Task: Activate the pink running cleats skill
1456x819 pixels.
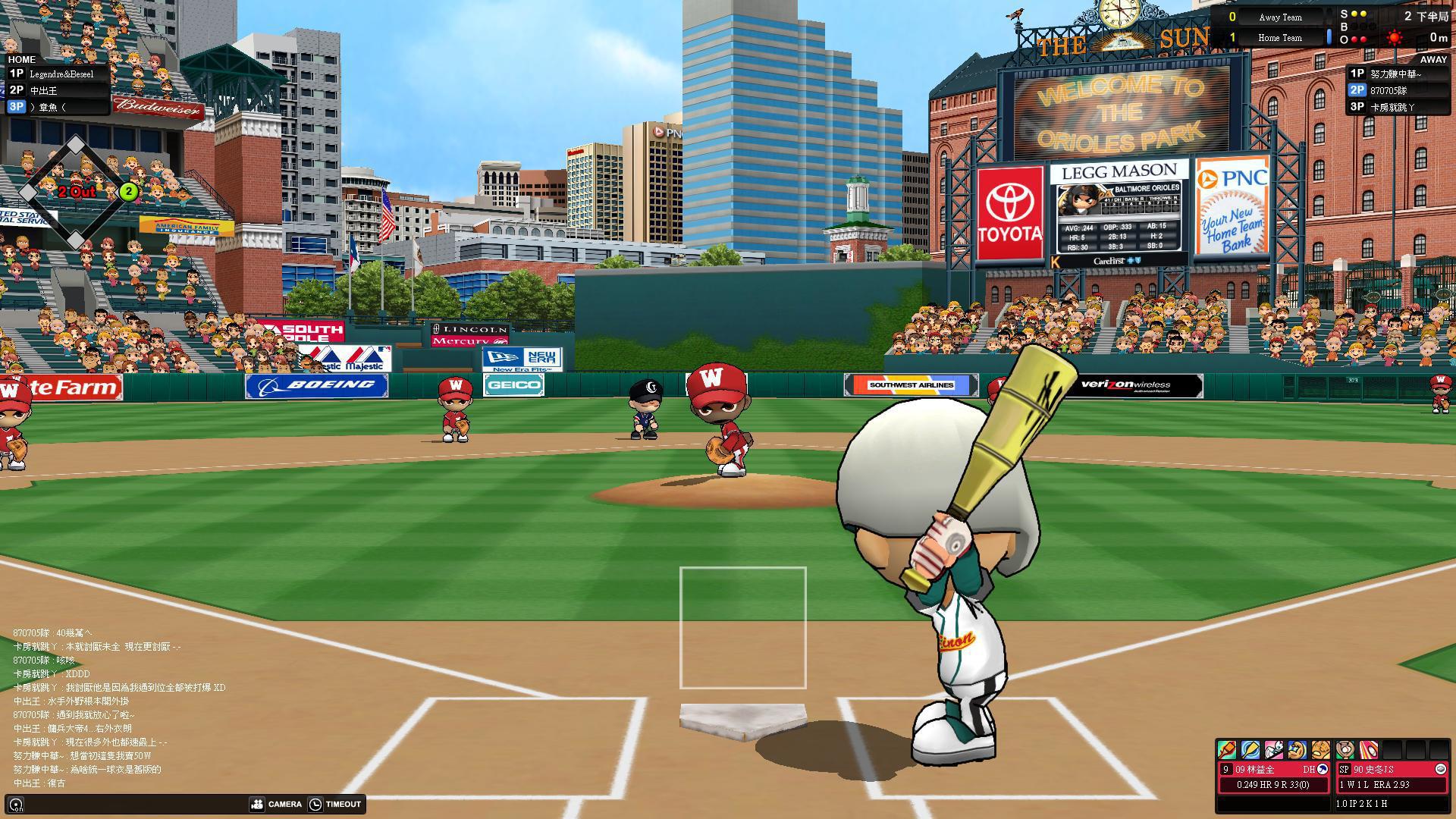Action: (x=1274, y=750)
